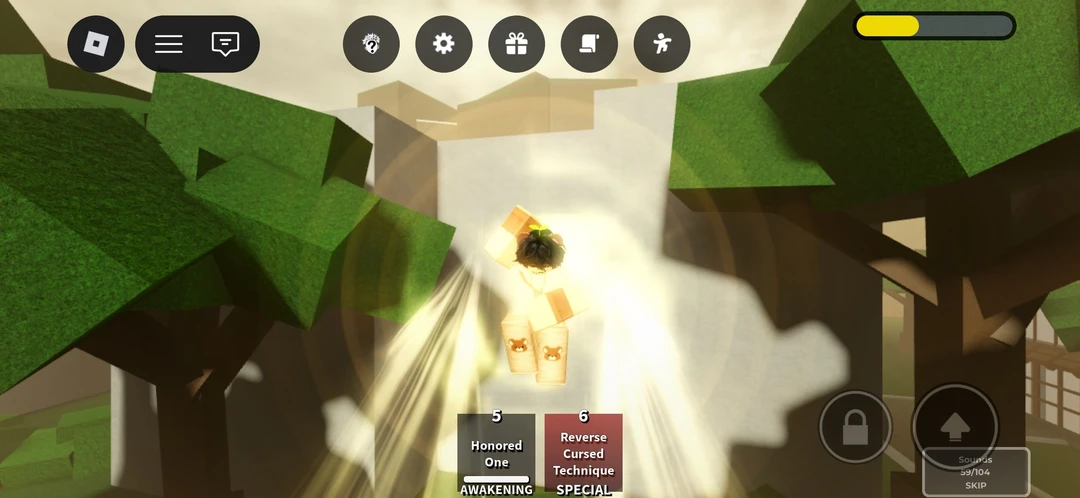This screenshot has width=1080, height=498.
Task: Open the gear settings menu
Action: (444, 44)
